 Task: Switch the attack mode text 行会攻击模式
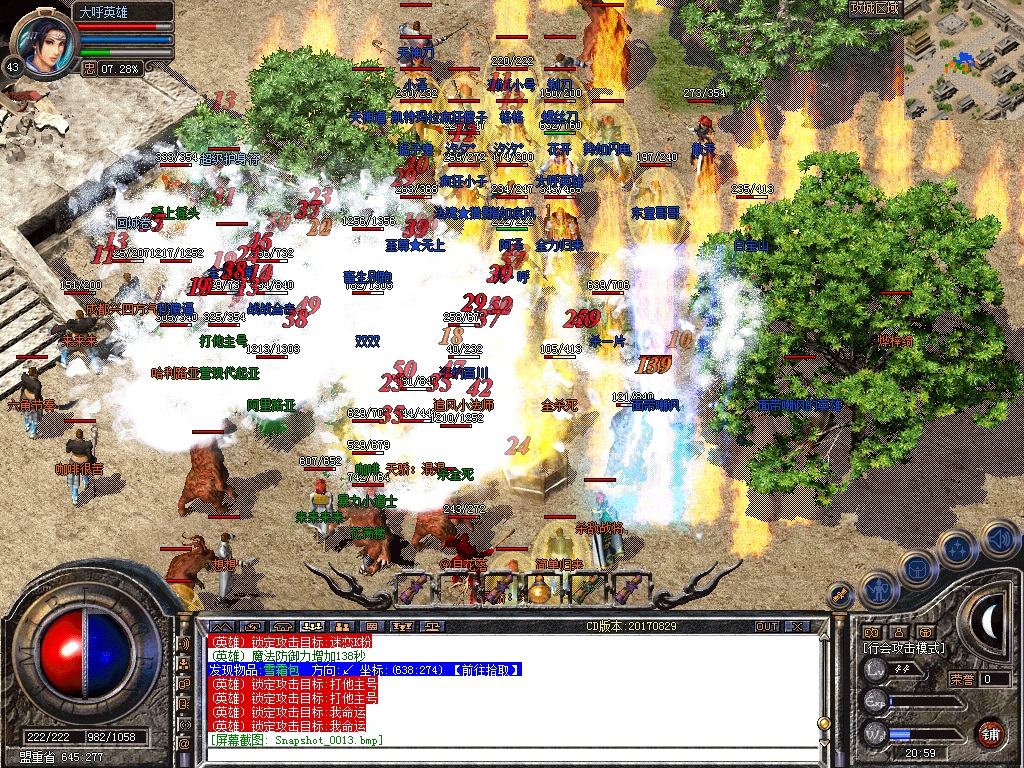click(905, 648)
